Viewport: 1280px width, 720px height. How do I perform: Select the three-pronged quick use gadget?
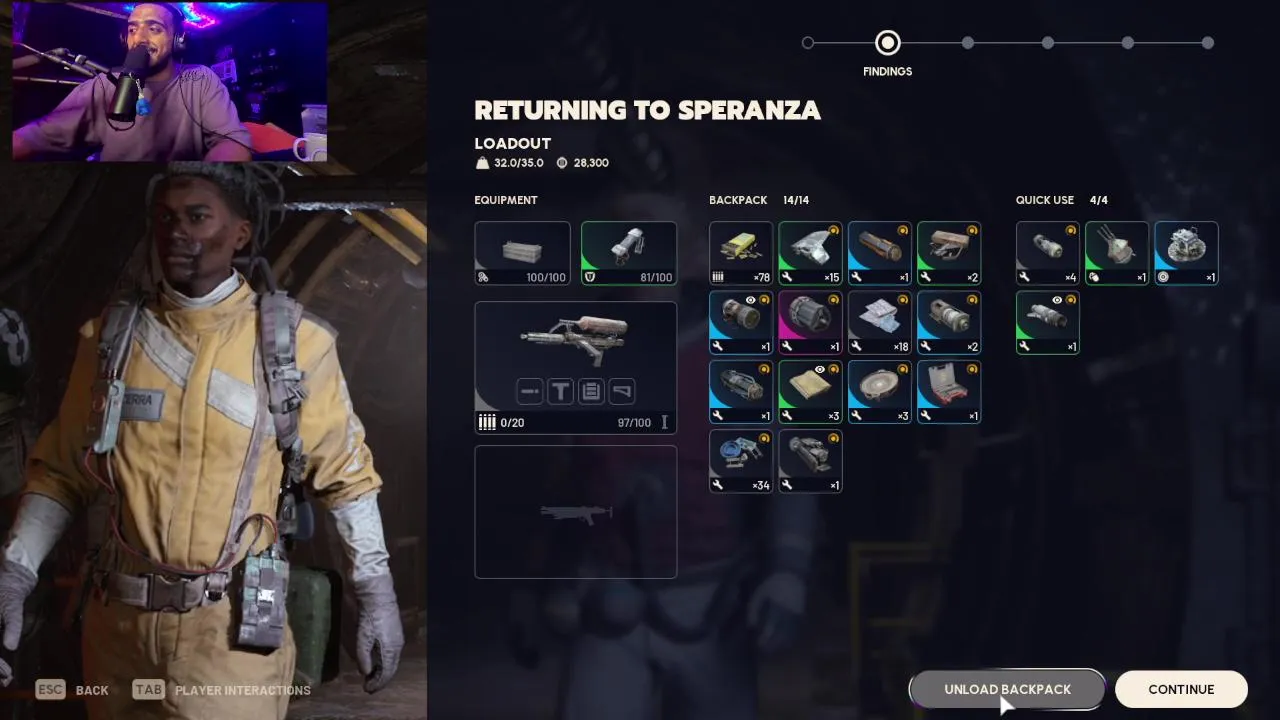[x=1117, y=253]
